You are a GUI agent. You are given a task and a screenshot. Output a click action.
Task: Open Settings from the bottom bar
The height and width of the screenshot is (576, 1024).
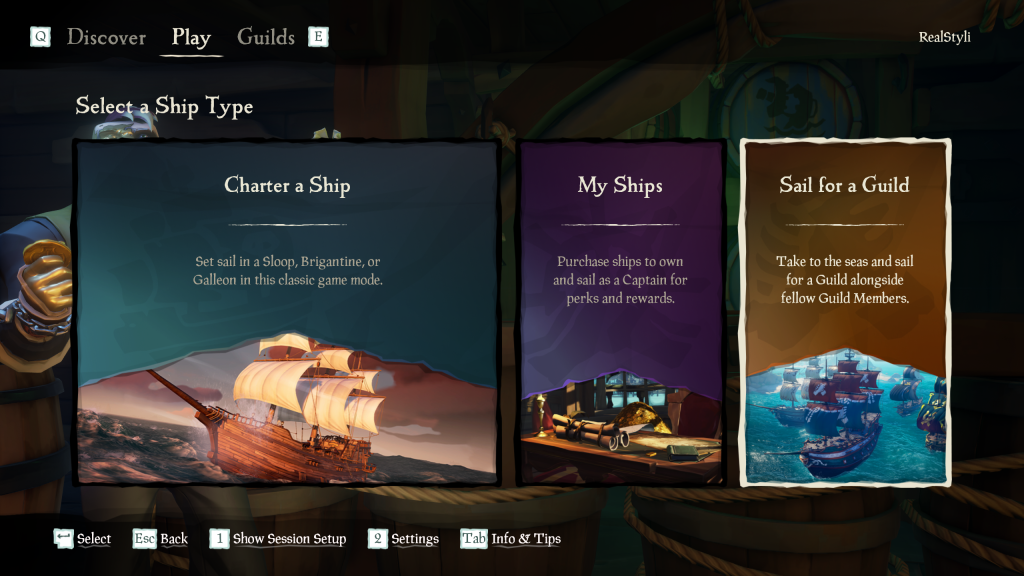pyautogui.click(x=414, y=539)
